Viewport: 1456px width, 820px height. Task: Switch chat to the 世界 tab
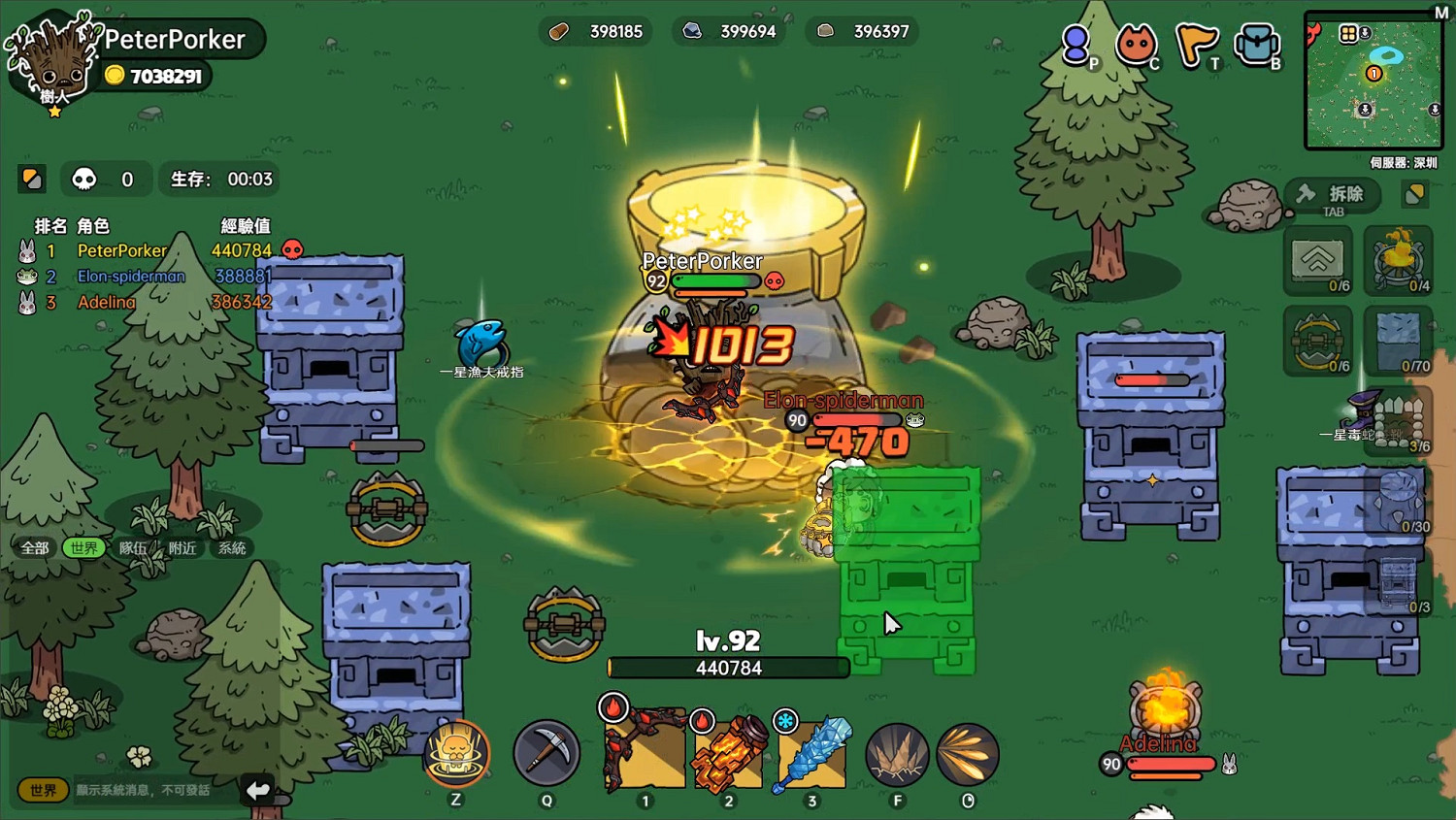click(x=83, y=548)
